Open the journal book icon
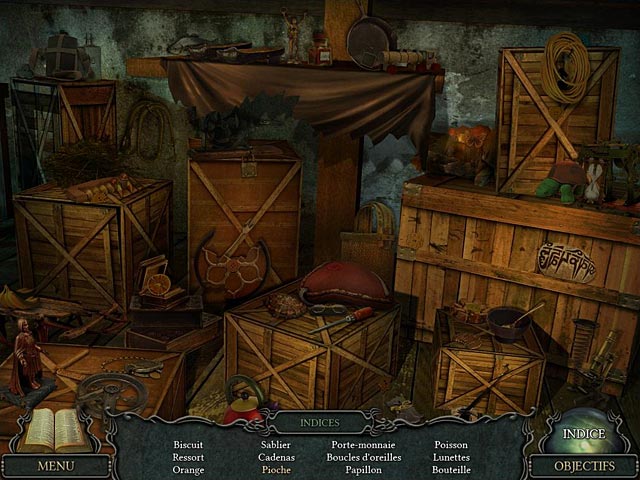 click(x=52, y=430)
